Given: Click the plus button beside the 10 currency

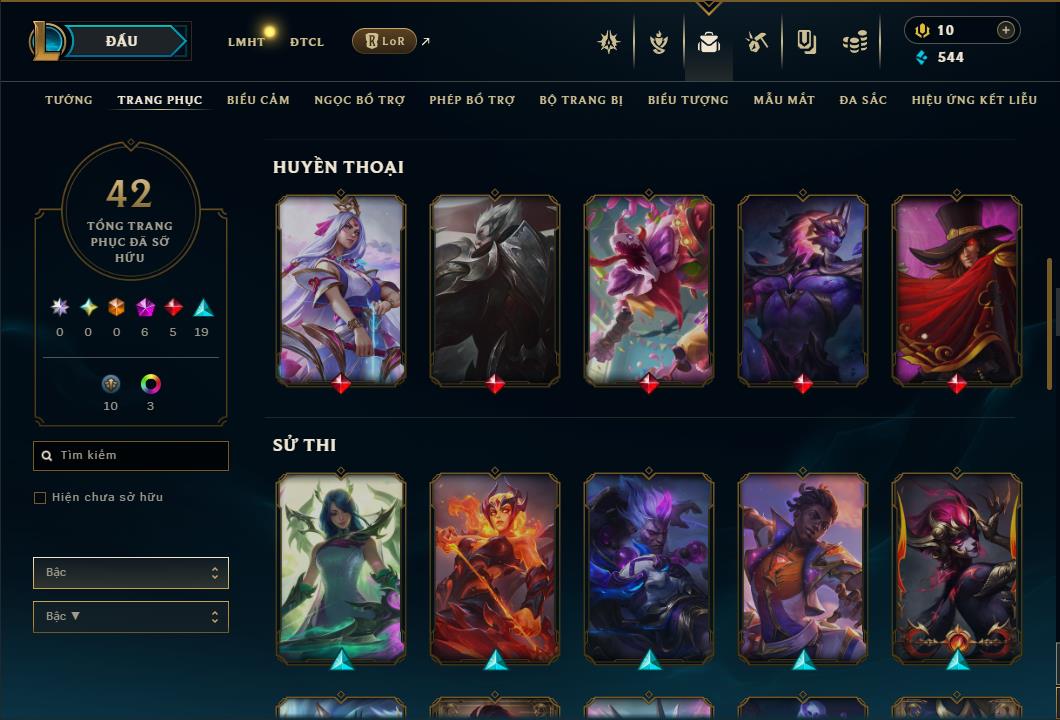Looking at the screenshot, I should click(x=1006, y=30).
